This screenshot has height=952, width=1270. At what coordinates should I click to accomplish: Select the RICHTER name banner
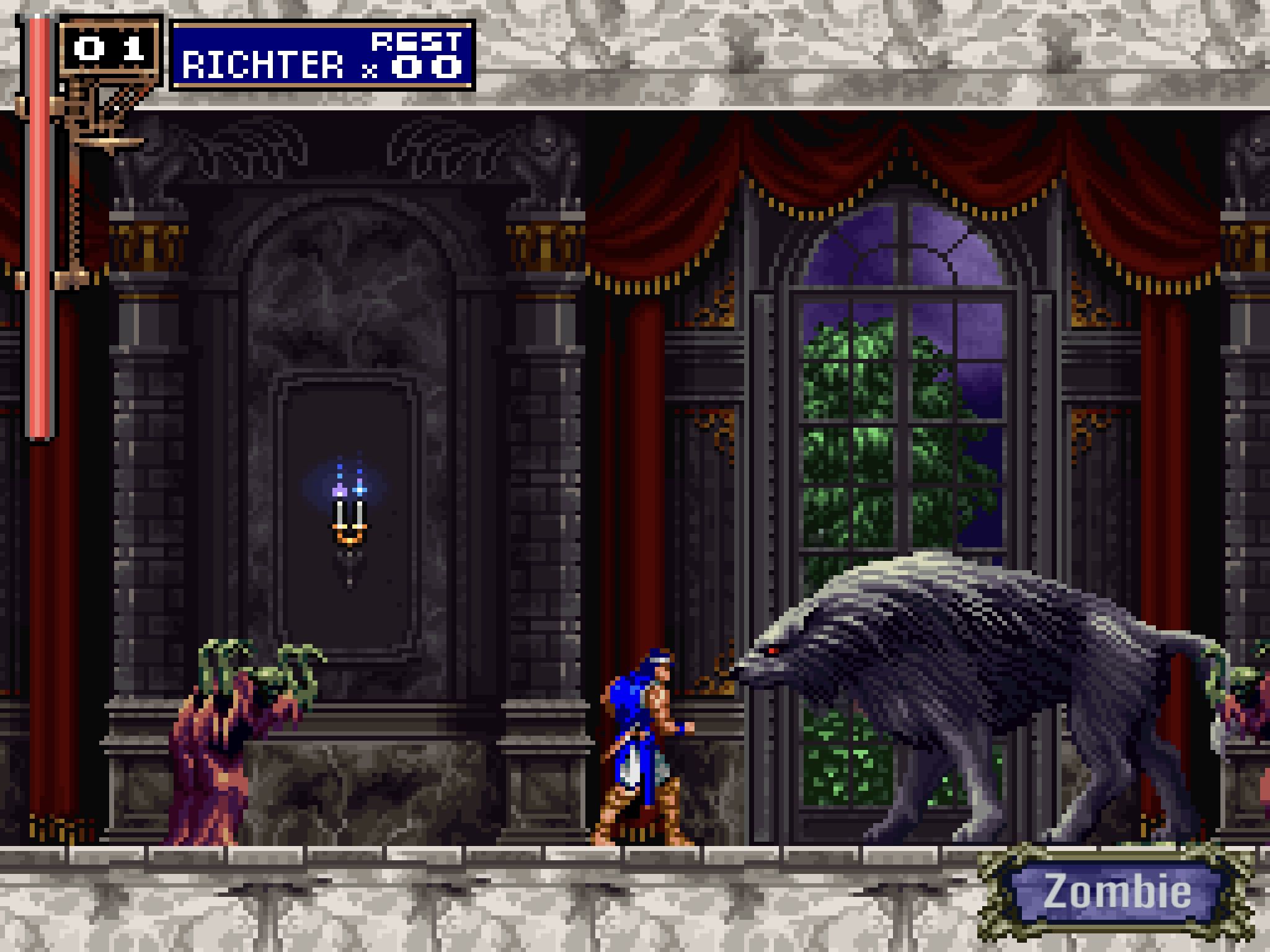coord(260,62)
